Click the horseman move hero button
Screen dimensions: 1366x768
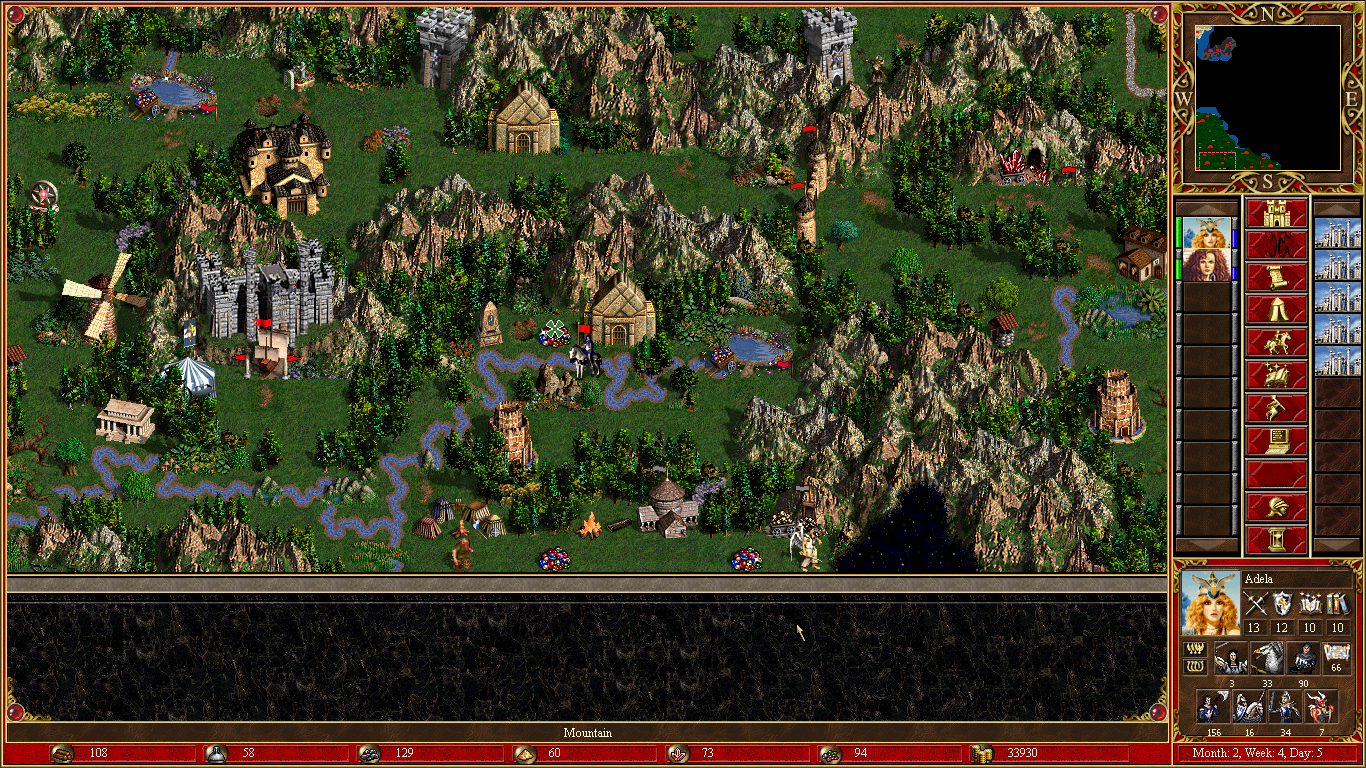tap(1276, 343)
